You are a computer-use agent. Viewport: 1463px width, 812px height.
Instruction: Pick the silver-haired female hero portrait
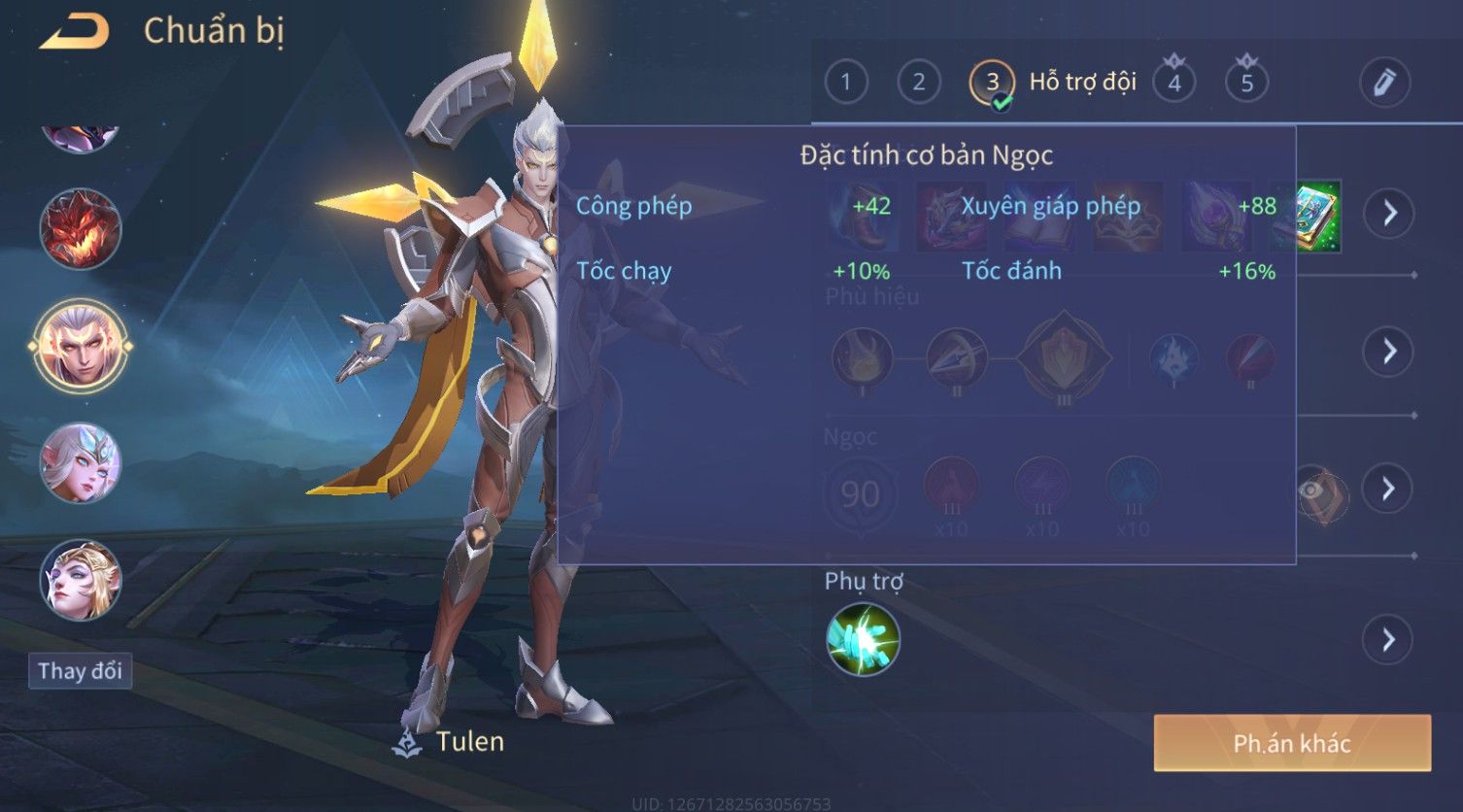click(x=81, y=462)
